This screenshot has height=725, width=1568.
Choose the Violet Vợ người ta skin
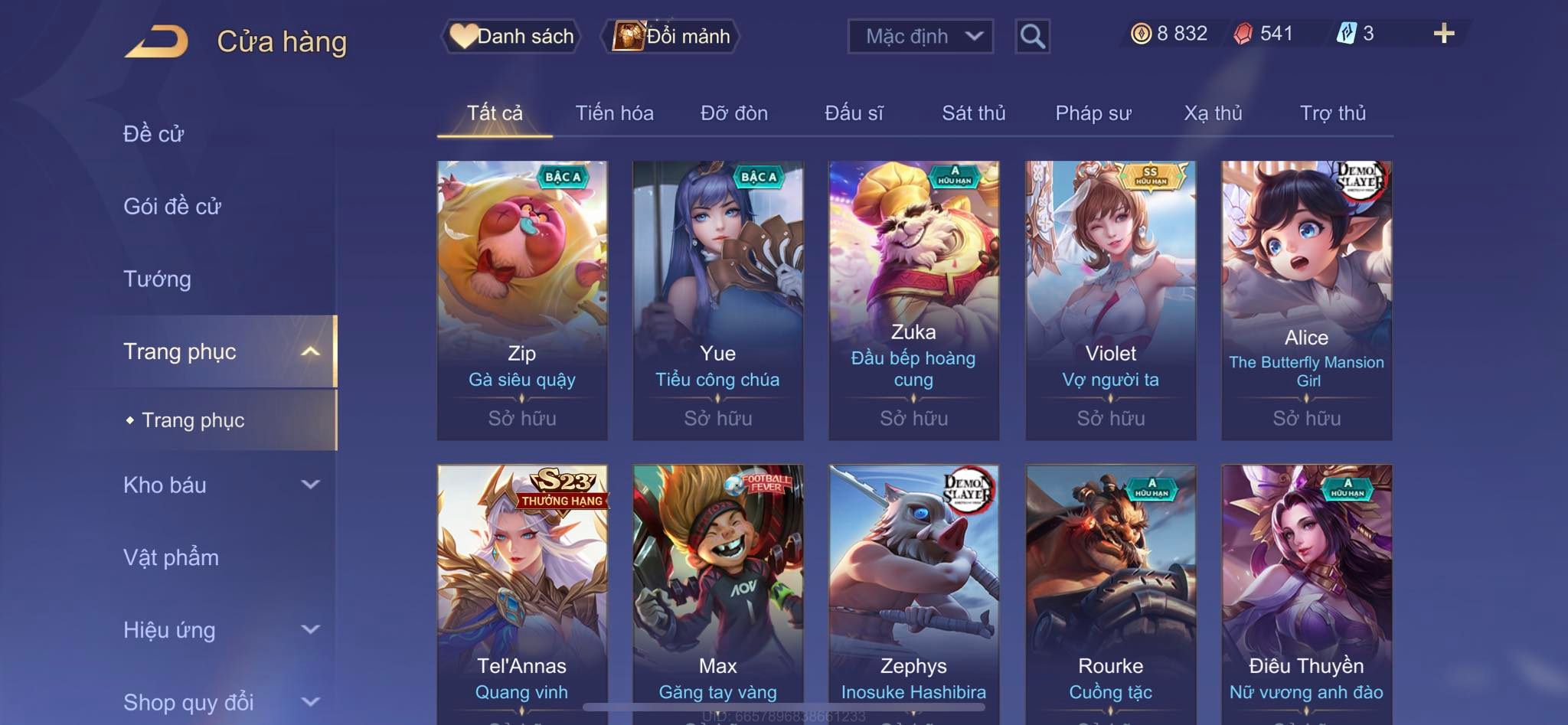pos(1110,299)
